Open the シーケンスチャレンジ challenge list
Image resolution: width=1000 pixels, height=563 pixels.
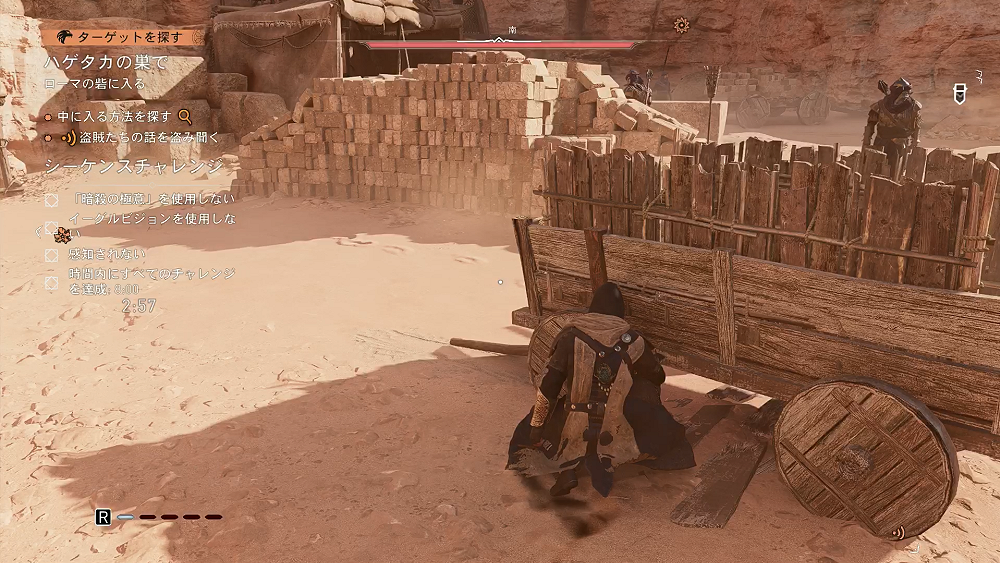134,166
